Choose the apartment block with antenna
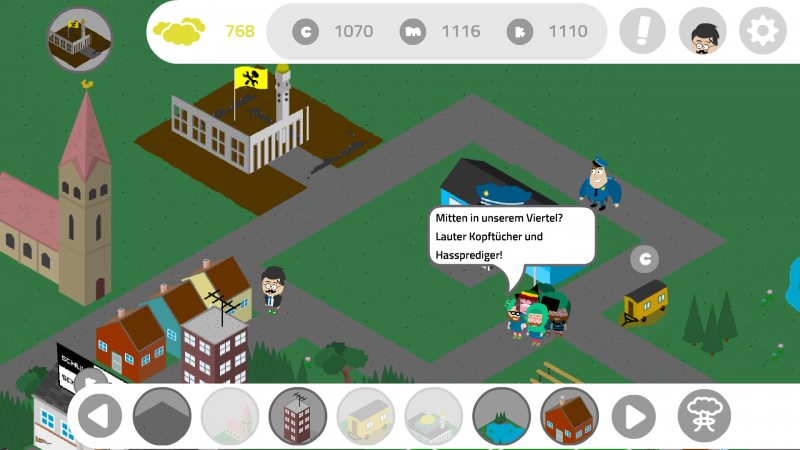Viewport: 800px width, 450px height. pos(298,415)
